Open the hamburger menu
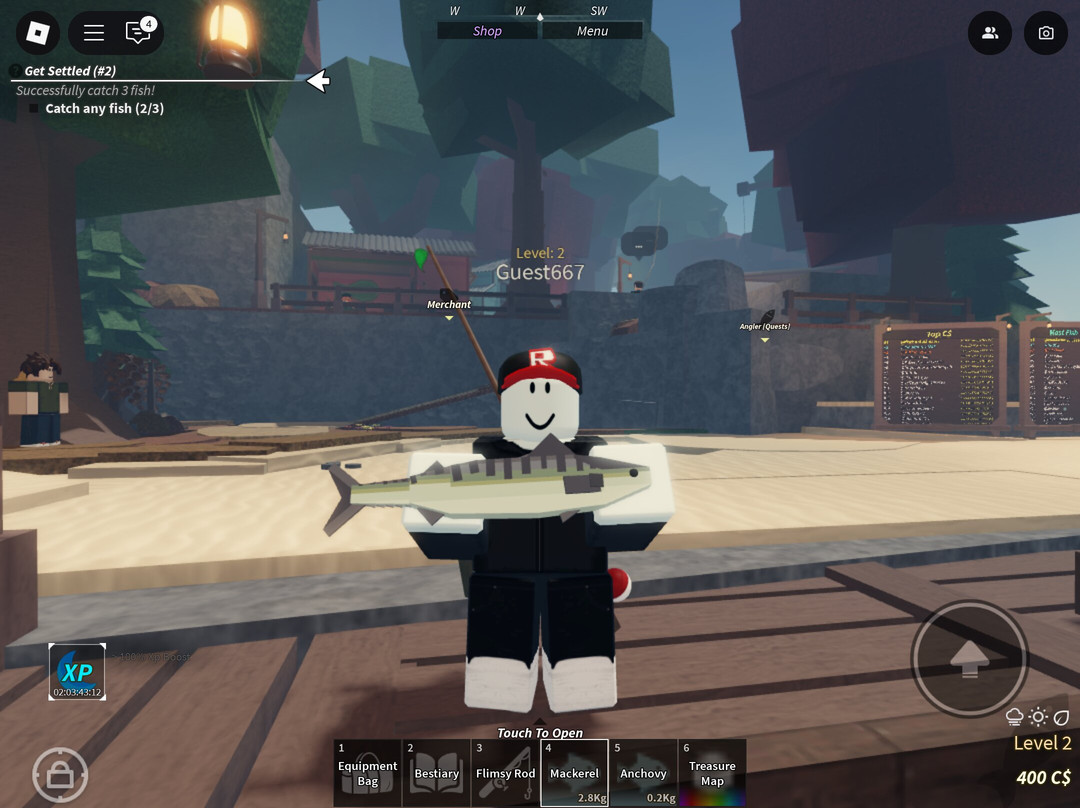This screenshot has width=1080, height=808. (x=94, y=33)
